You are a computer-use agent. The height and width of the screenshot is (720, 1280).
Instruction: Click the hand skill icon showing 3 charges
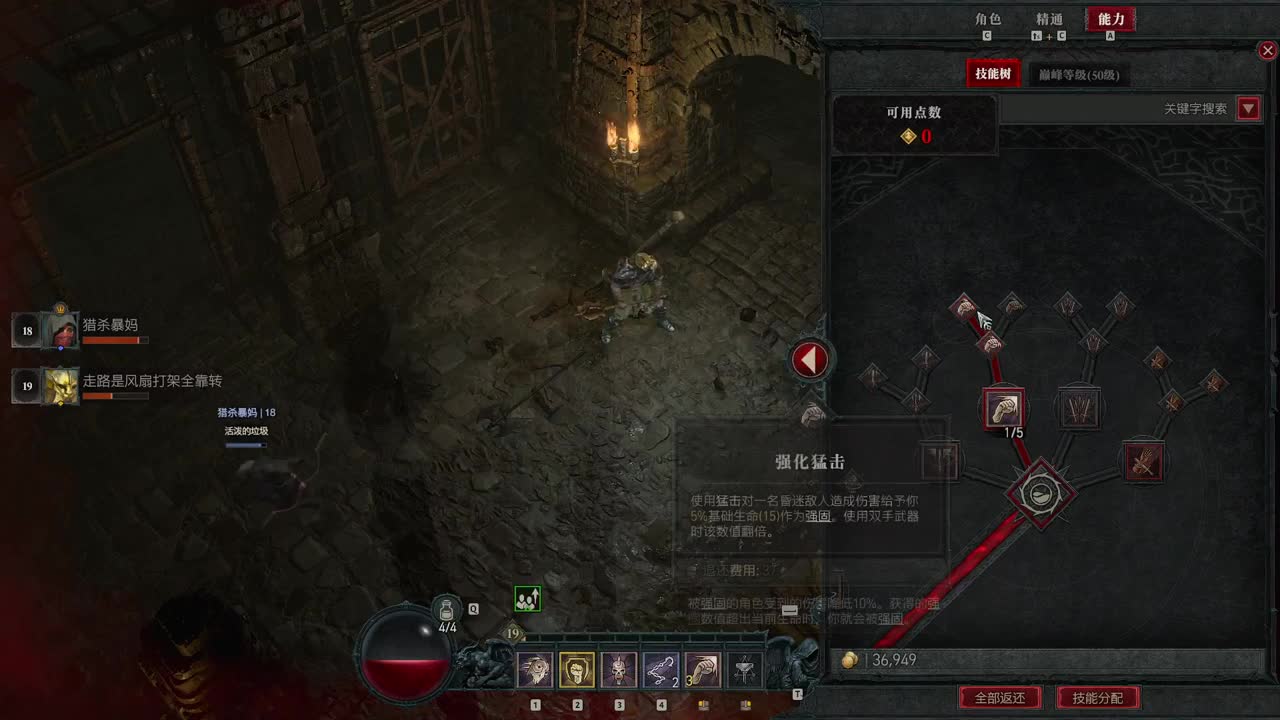click(x=702, y=668)
